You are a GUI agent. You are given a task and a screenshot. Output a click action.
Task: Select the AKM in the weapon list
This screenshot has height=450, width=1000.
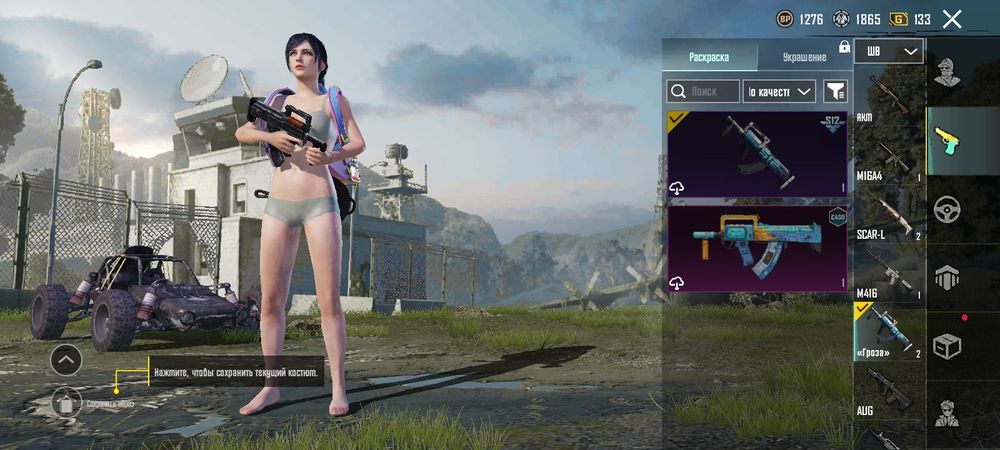(x=889, y=98)
